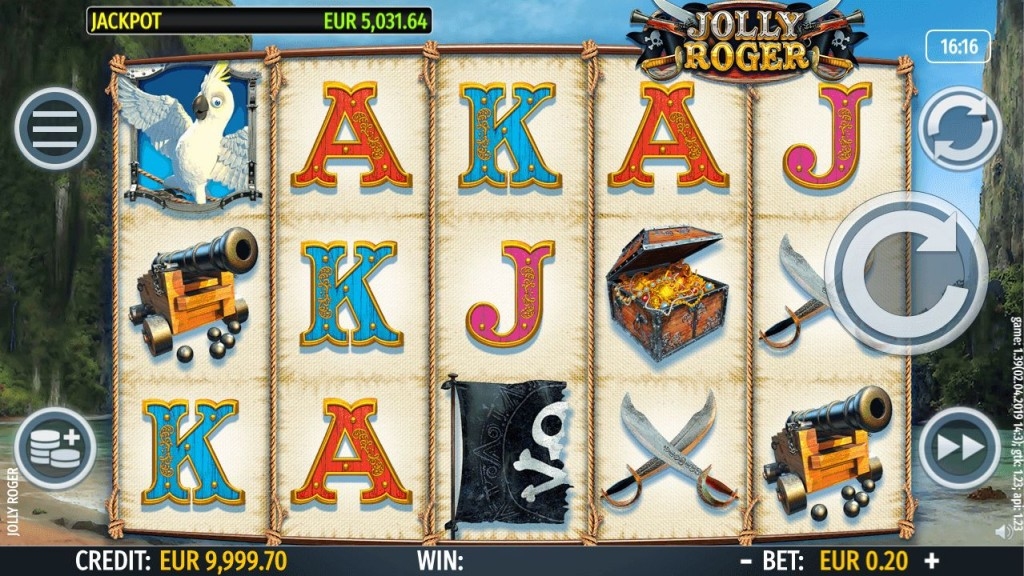Activate autoplay with the small circular arrows button
Screen dimensions: 1024x576
(959, 129)
